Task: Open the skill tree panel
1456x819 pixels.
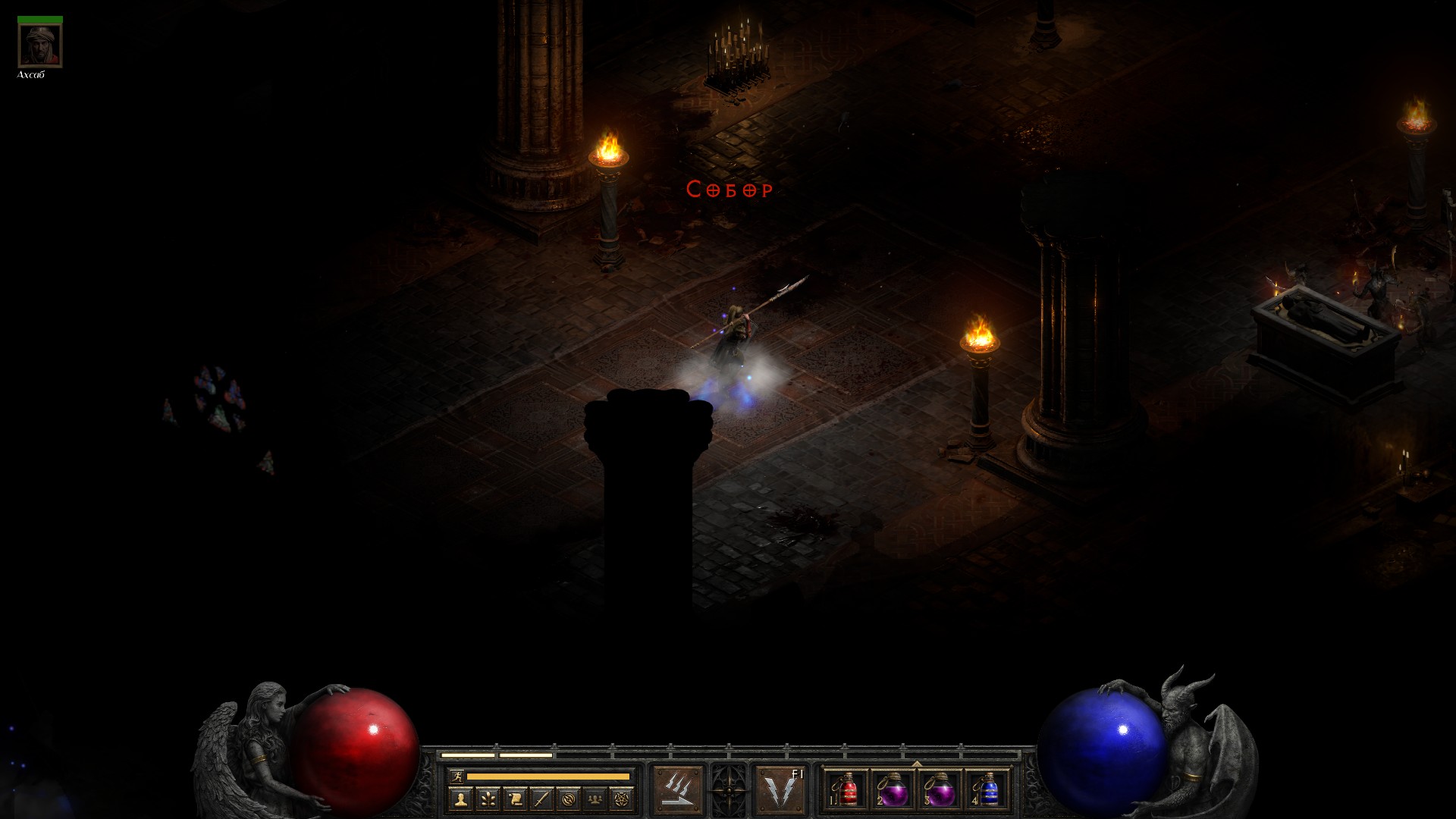Action: (488, 799)
